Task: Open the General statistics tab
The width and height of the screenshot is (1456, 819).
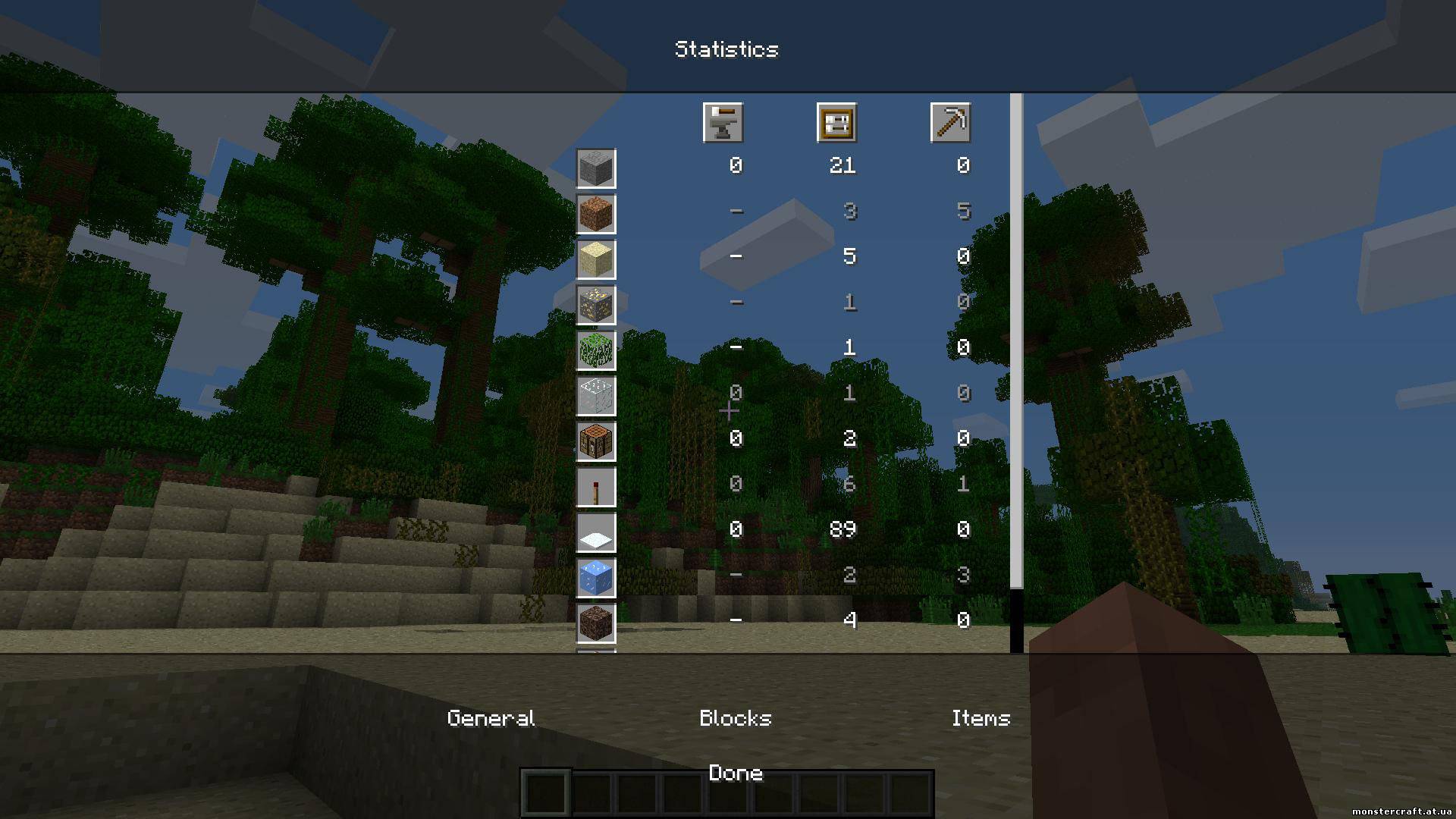Action: coord(491,717)
